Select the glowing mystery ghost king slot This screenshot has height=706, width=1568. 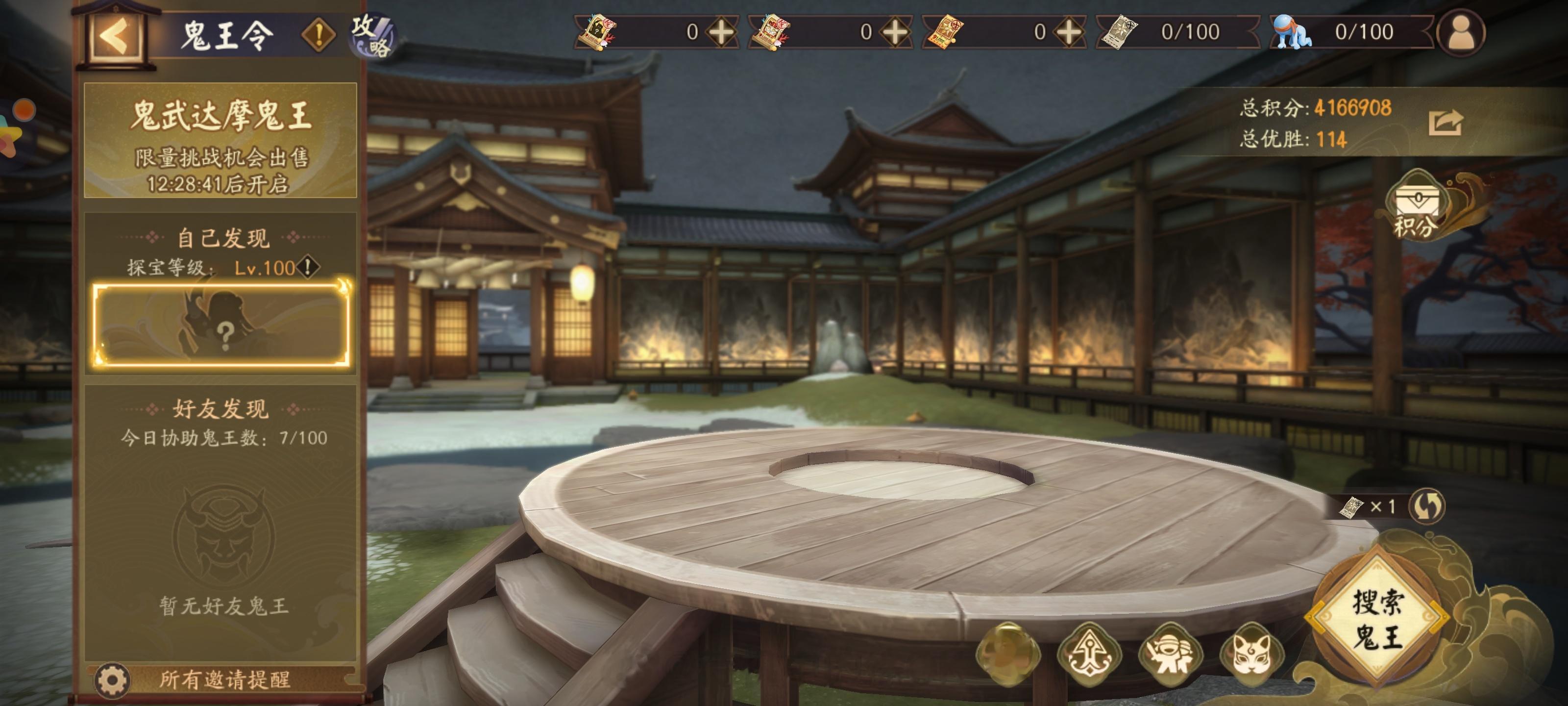click(221, 325)
